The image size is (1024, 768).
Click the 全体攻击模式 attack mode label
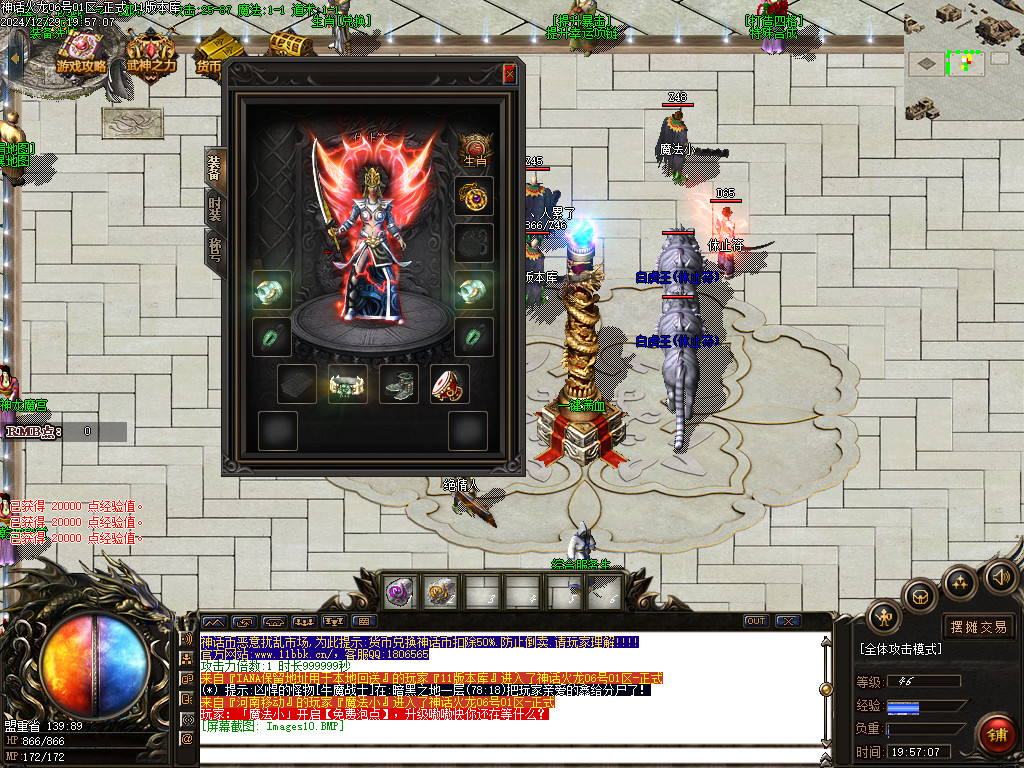click(x=901, y=649)
